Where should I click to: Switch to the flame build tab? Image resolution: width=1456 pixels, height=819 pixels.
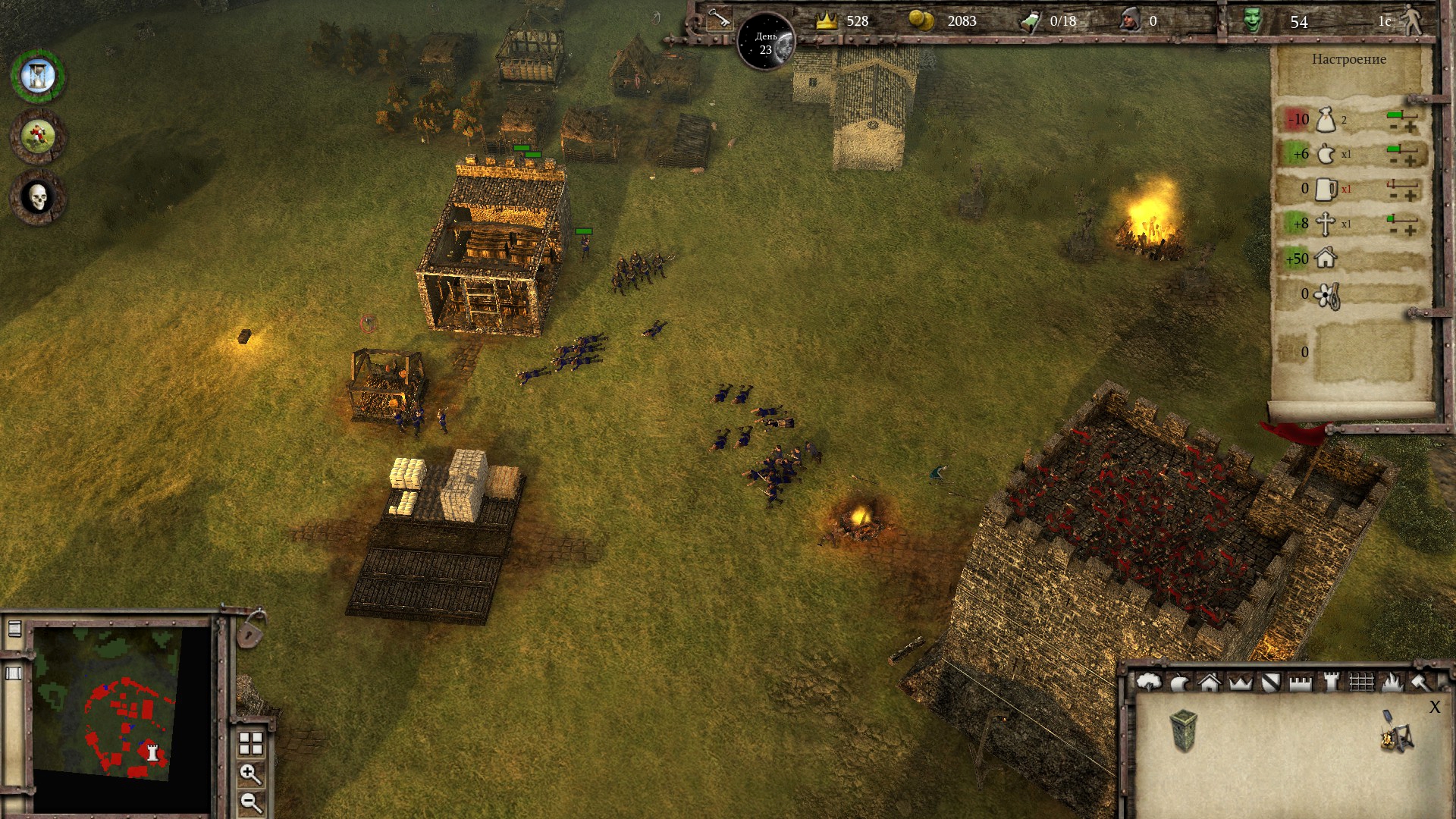point(1392,682)
